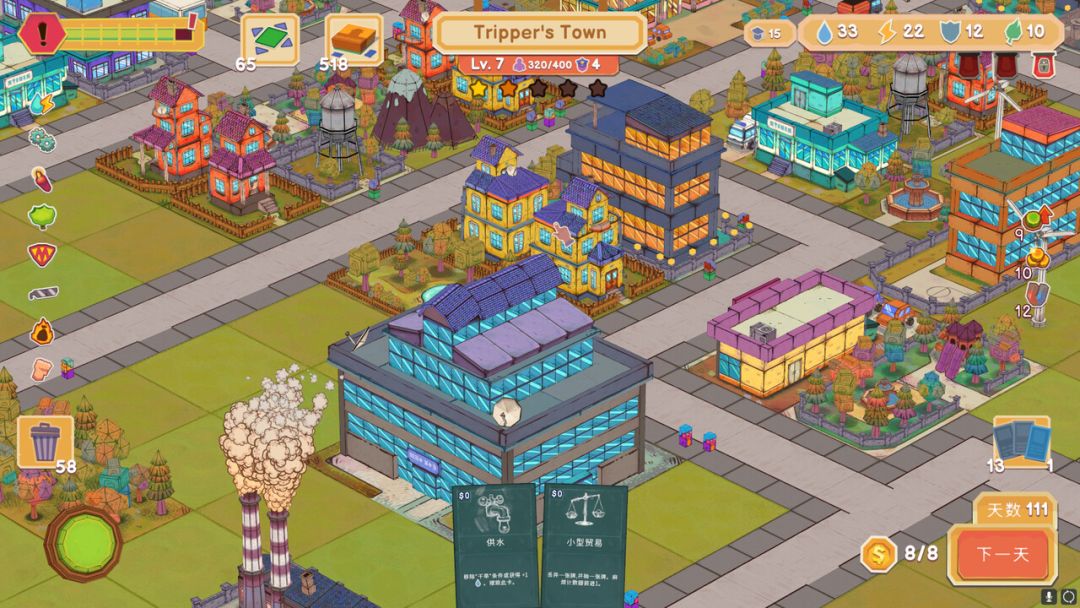Click the Tripper's Town name banner
The width and height of the screenshot is (1080, 608).
540,32
